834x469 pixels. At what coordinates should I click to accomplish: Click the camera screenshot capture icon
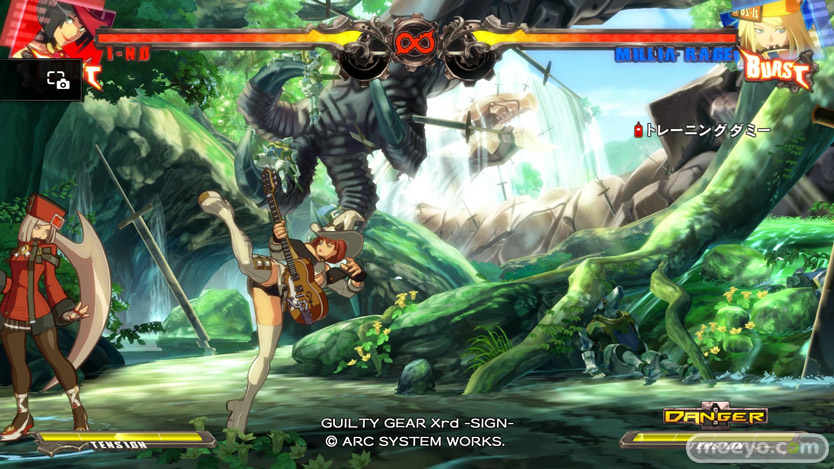pyautogui.click(x=57, y=81)
